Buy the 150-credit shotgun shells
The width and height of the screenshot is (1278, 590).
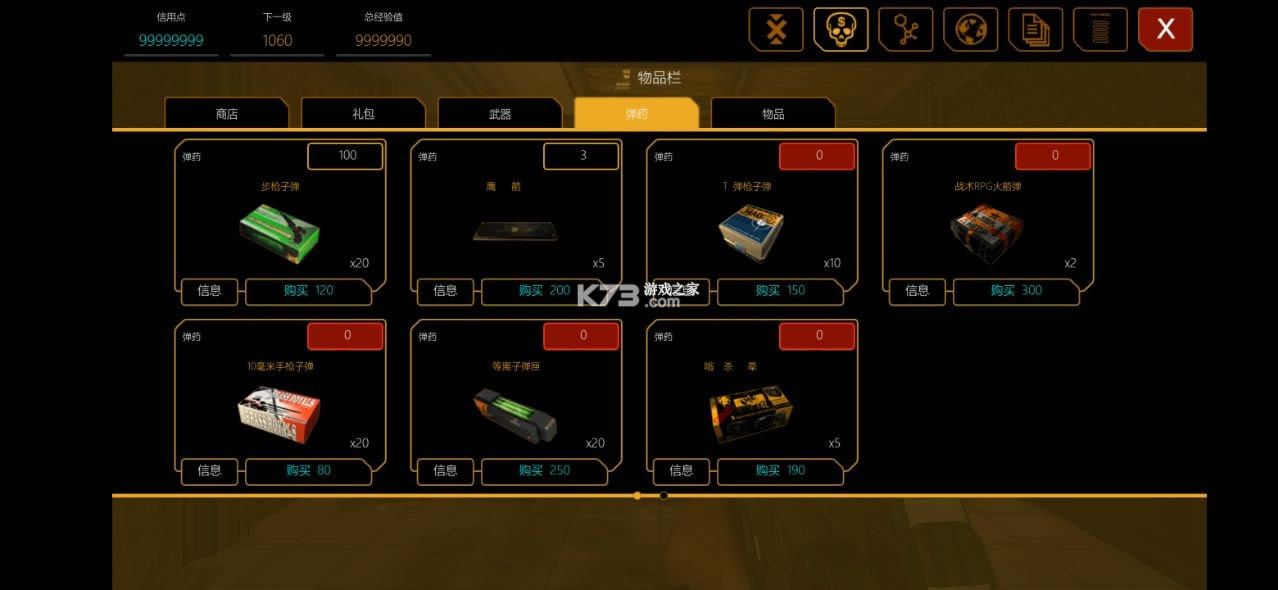(x=781, y=291)
